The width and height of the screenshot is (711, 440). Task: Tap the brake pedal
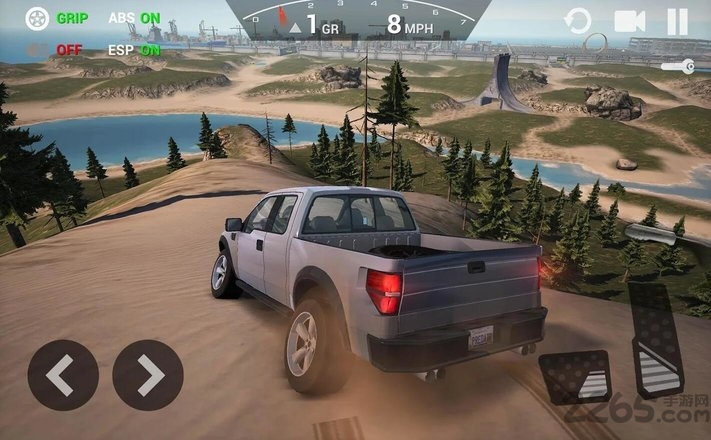click(575, 377)
